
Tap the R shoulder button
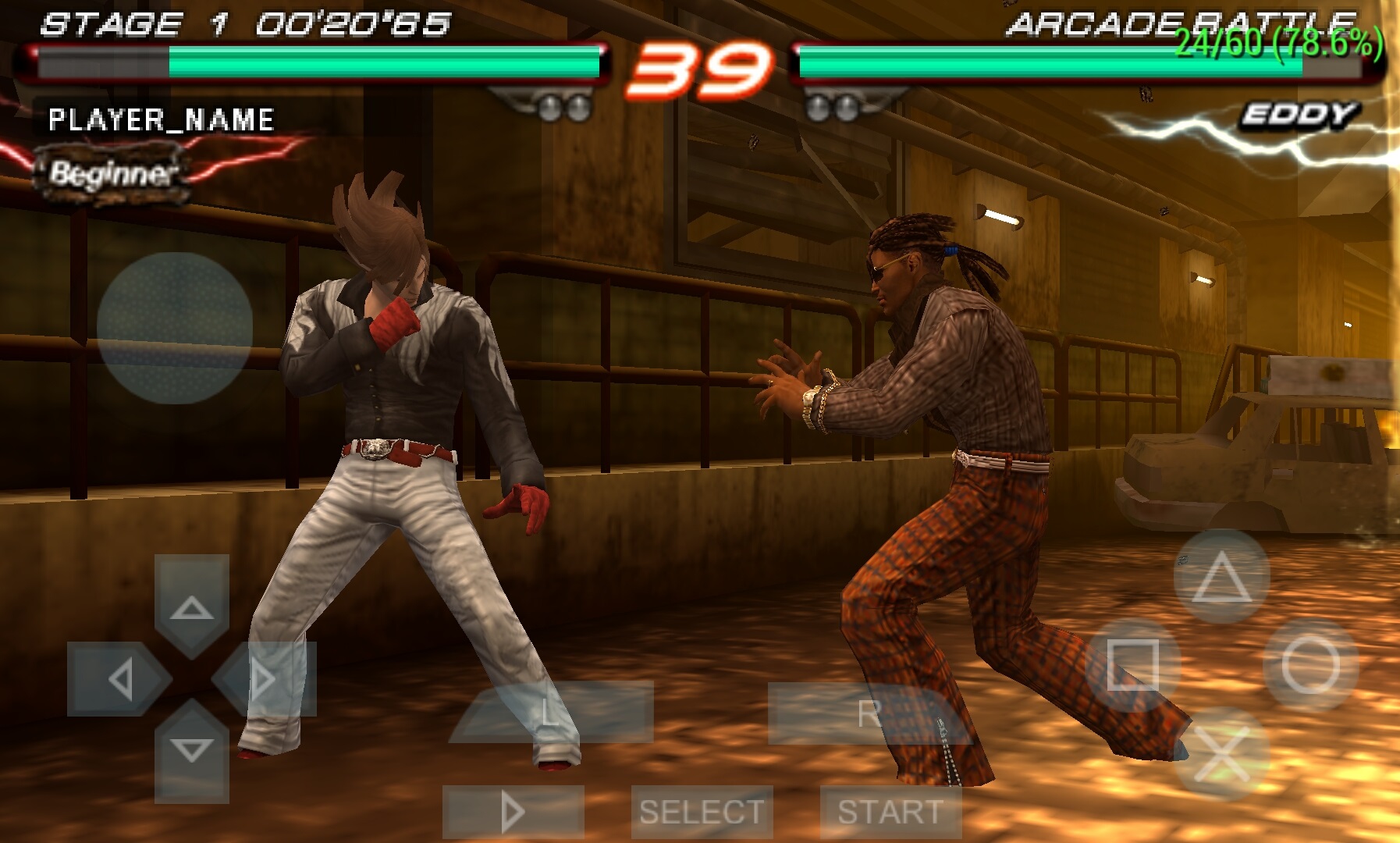pos(869,713)
